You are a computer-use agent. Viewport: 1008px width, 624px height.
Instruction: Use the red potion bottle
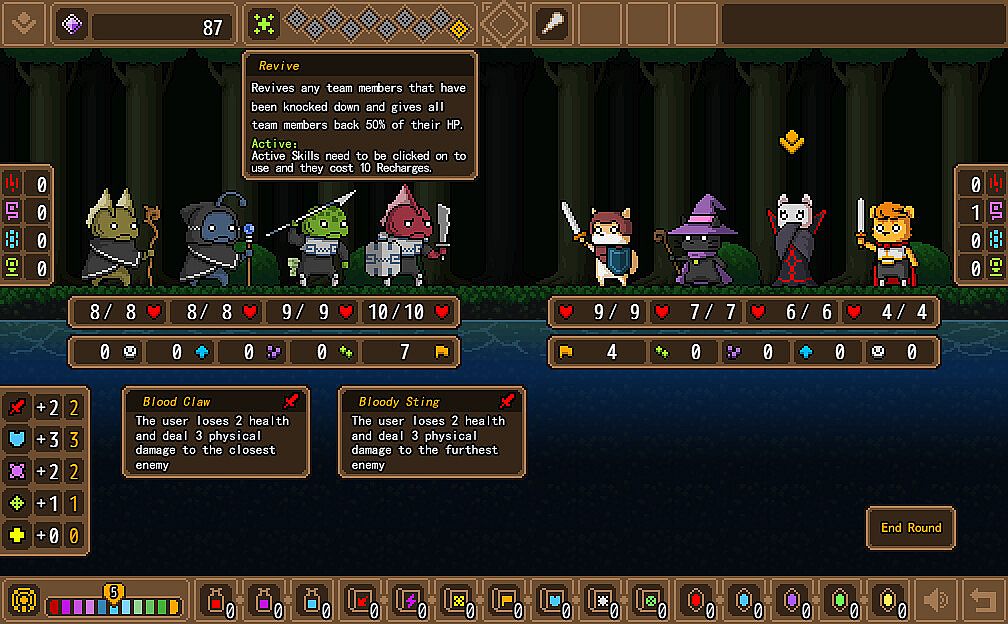[x=216, y=600]
